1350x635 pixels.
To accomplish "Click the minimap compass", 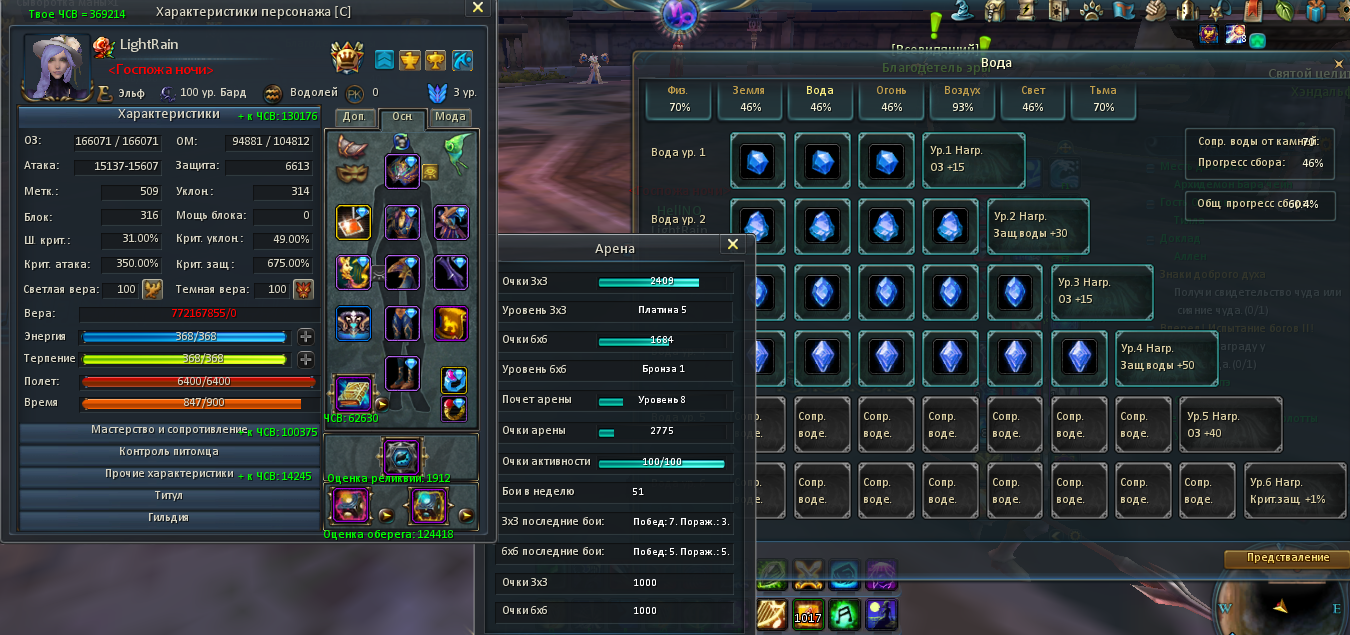I will click(1279, 606).
